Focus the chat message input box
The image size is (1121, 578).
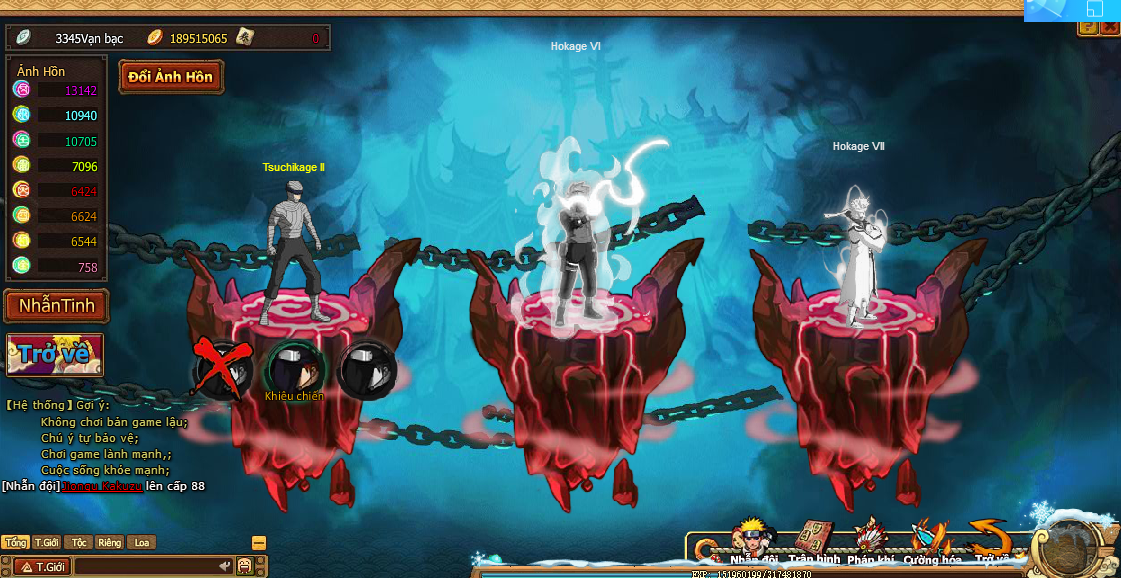pos(150,567)
